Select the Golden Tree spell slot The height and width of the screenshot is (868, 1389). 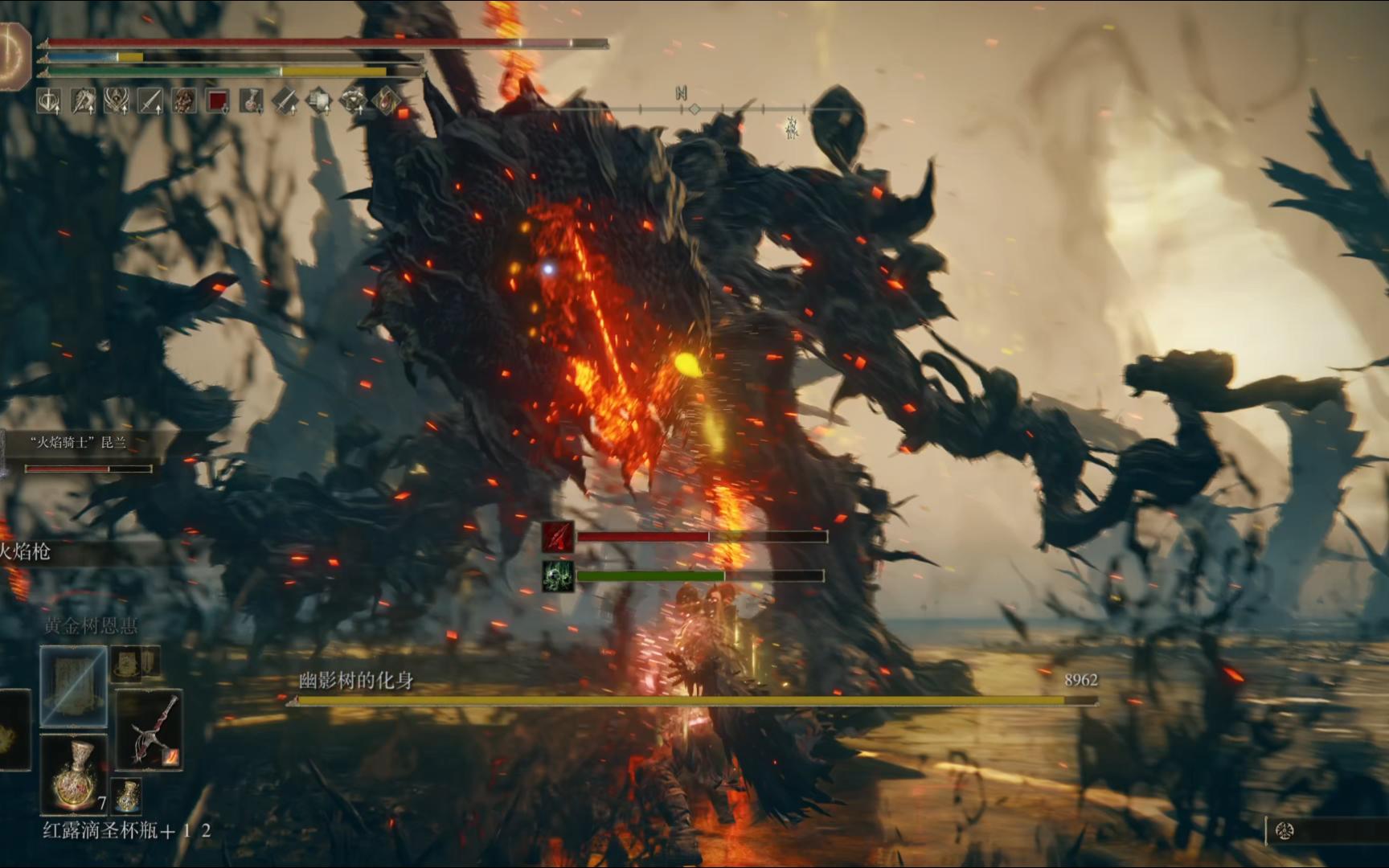[73, 686]
